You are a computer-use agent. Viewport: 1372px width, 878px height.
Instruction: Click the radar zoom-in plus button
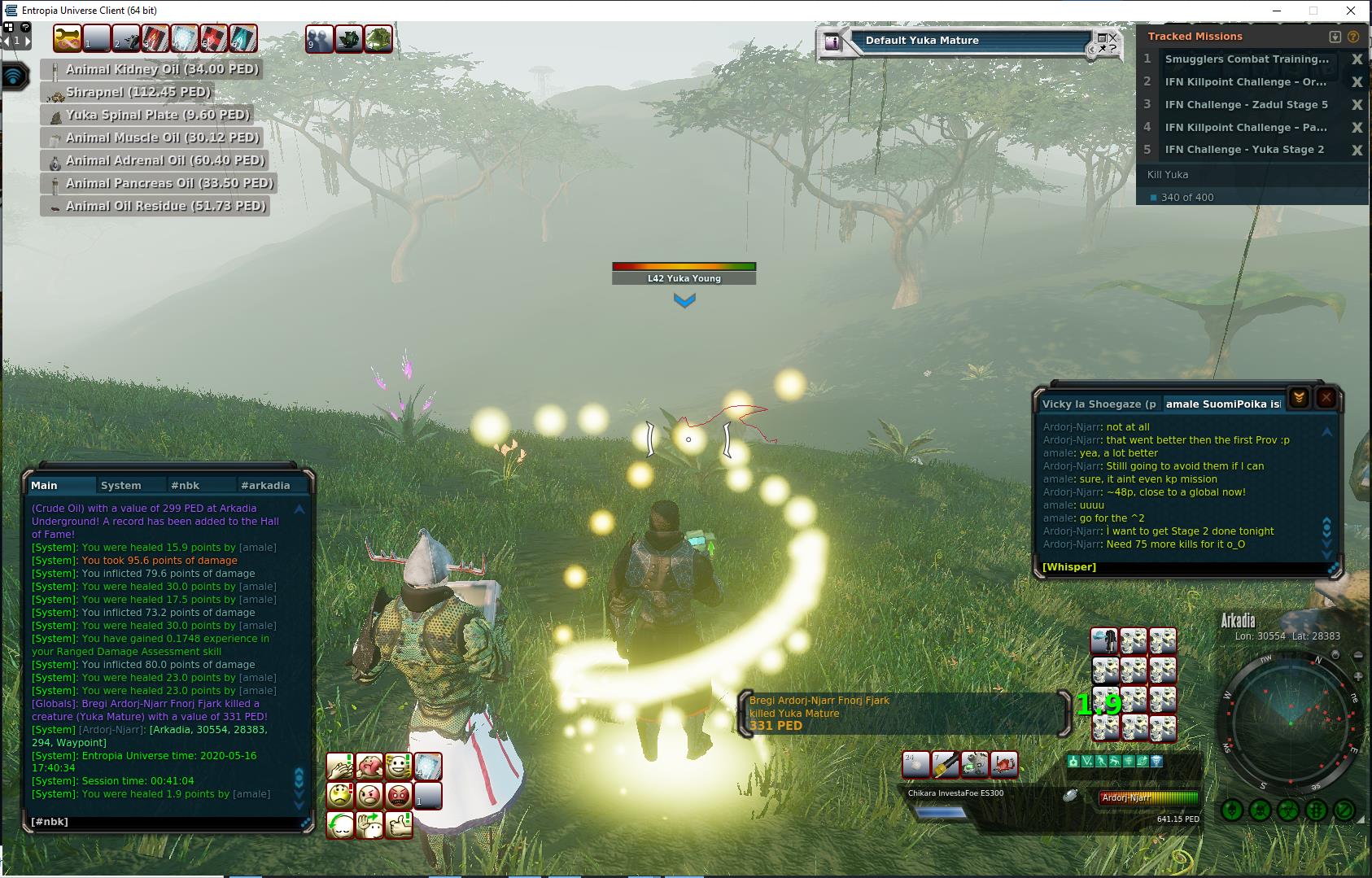[1358, 677]
